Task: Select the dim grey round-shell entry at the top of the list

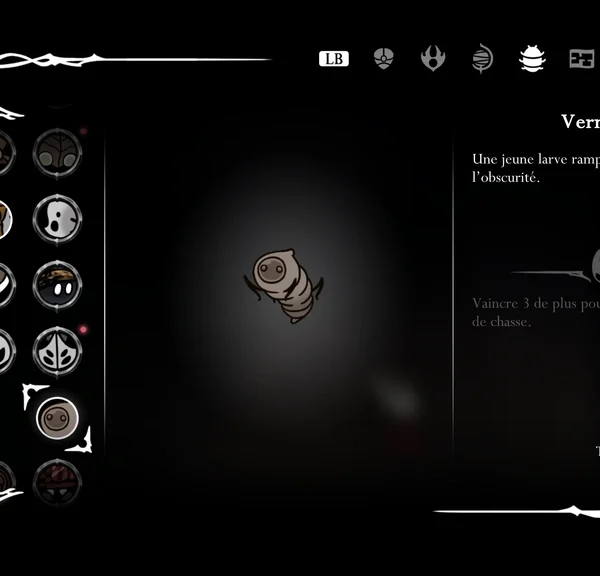Action: coord(57,153)
